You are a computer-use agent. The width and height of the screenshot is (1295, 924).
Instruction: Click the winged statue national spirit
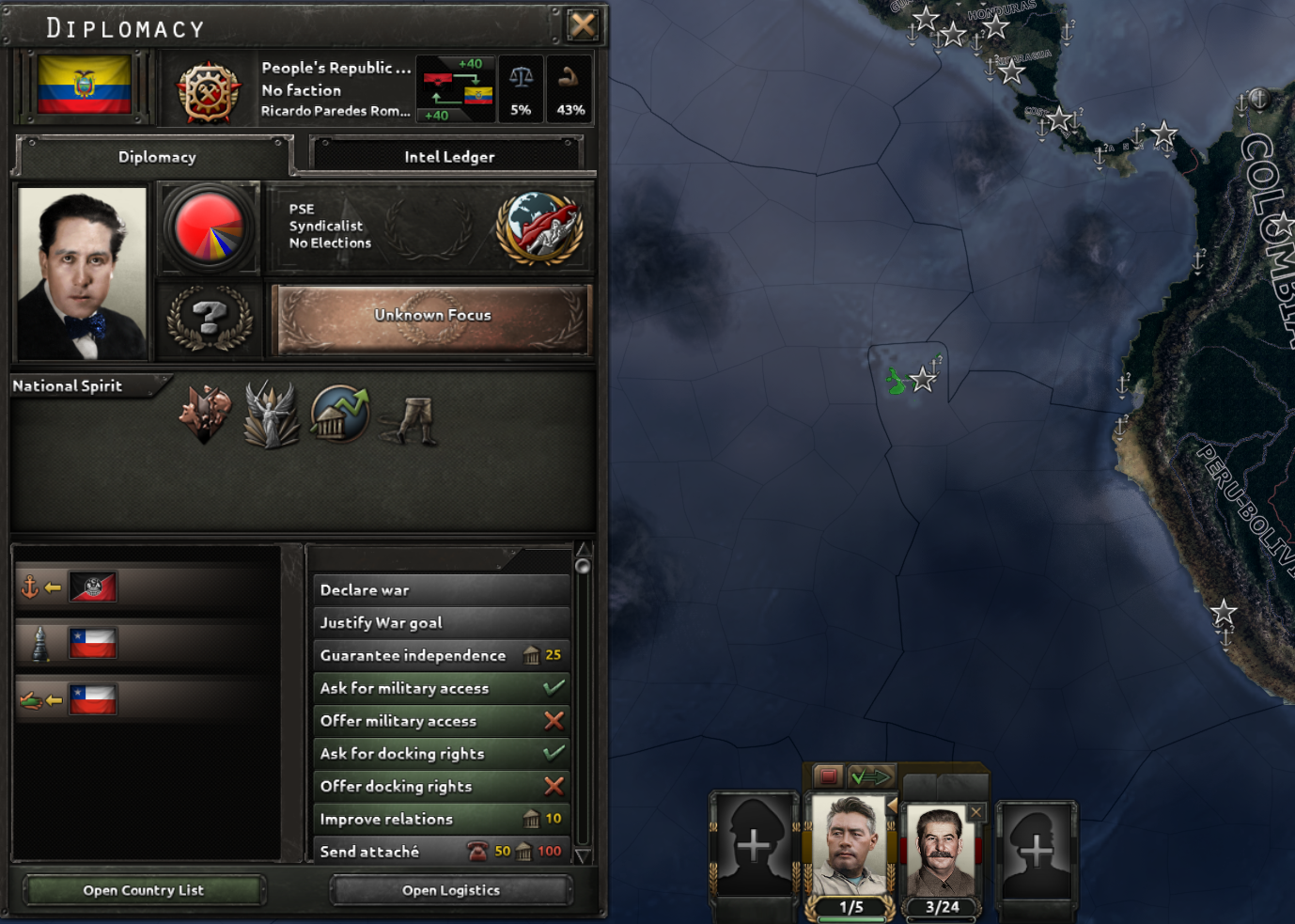[272, 415]
